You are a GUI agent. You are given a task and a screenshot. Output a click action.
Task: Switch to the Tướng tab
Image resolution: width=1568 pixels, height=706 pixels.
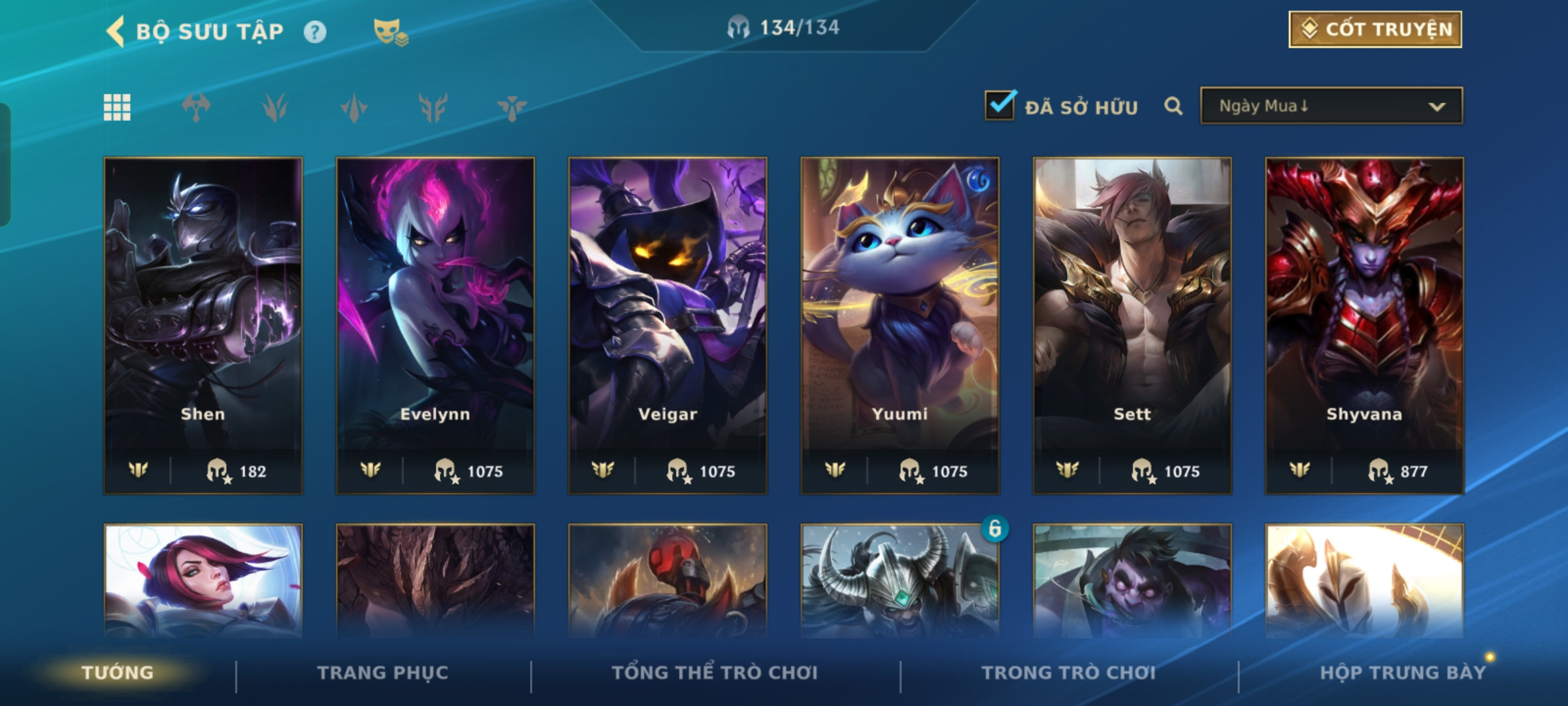118,673
